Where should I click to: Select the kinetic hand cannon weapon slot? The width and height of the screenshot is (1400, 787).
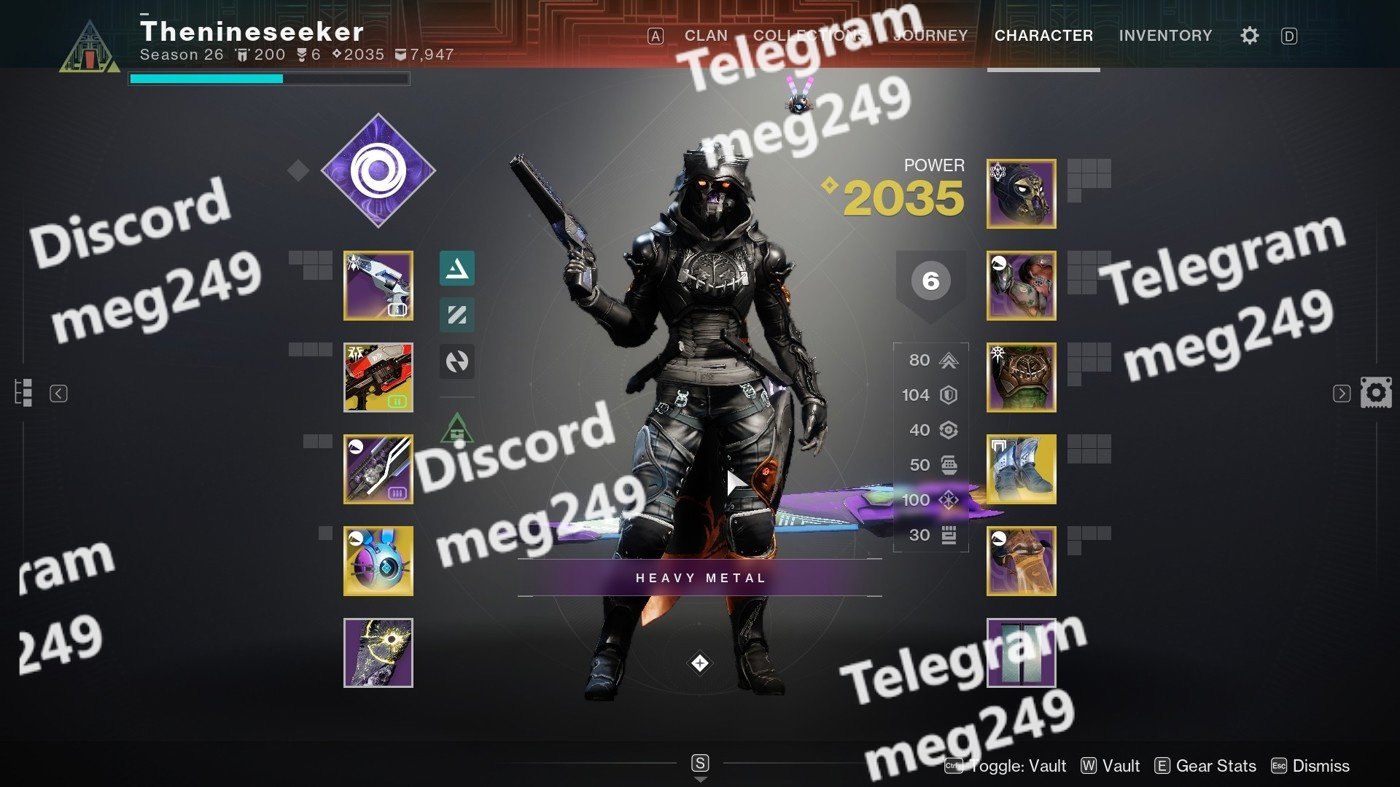(x=378, y=286)
